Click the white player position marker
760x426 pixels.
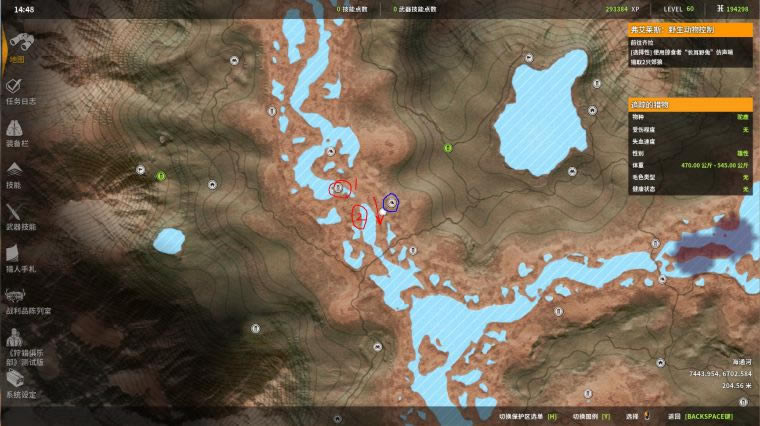(381, 211)
